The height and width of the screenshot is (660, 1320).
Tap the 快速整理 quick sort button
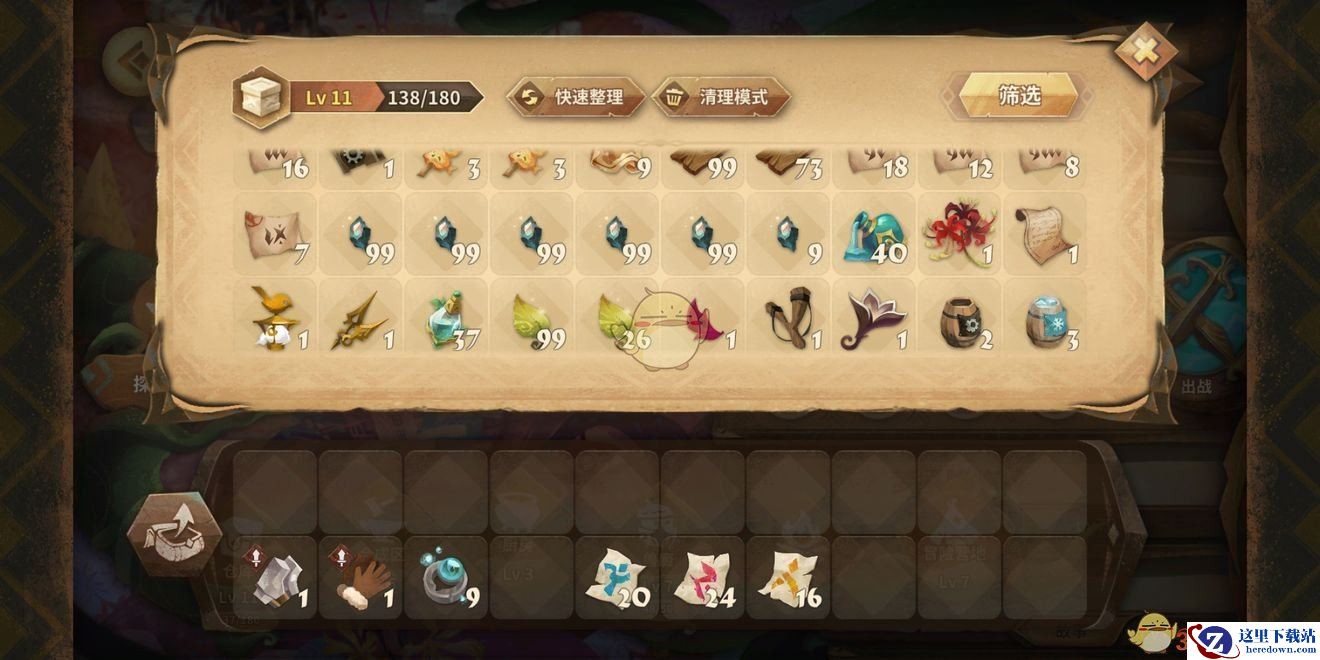coord(577,97)
